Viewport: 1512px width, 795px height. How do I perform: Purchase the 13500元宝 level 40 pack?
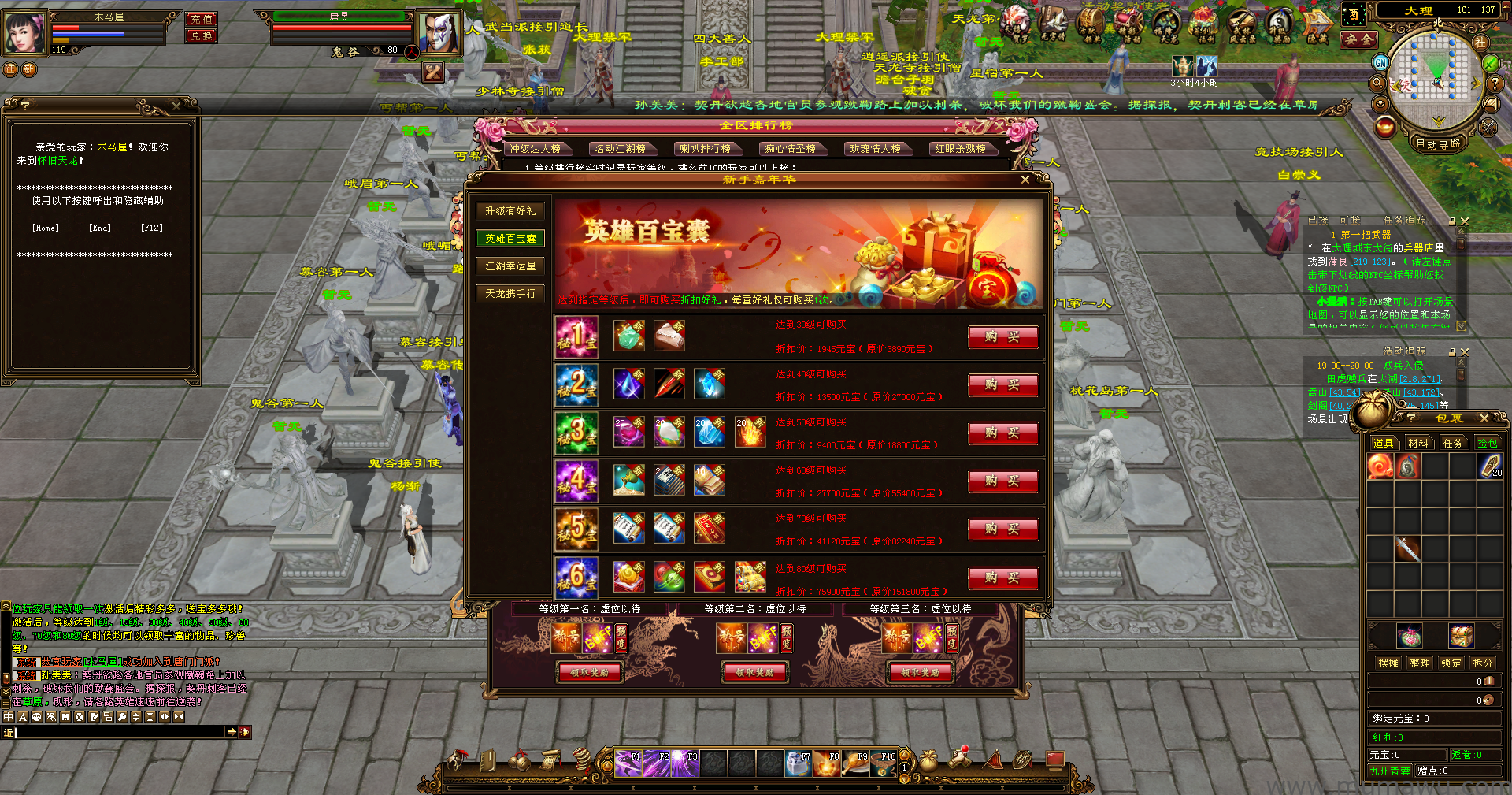pos(1002,385)
